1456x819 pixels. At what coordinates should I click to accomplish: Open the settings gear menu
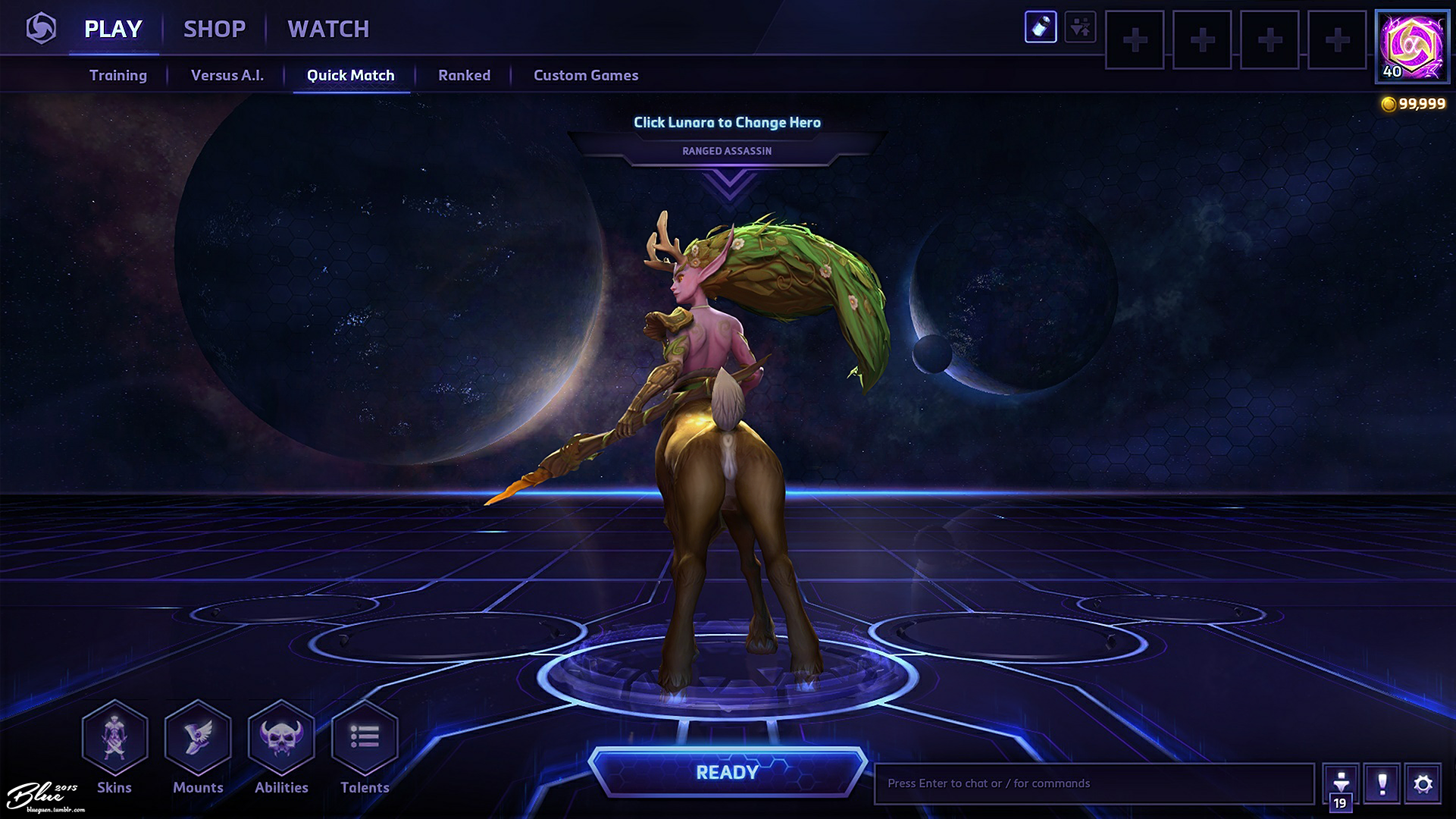click(1423, 783)
